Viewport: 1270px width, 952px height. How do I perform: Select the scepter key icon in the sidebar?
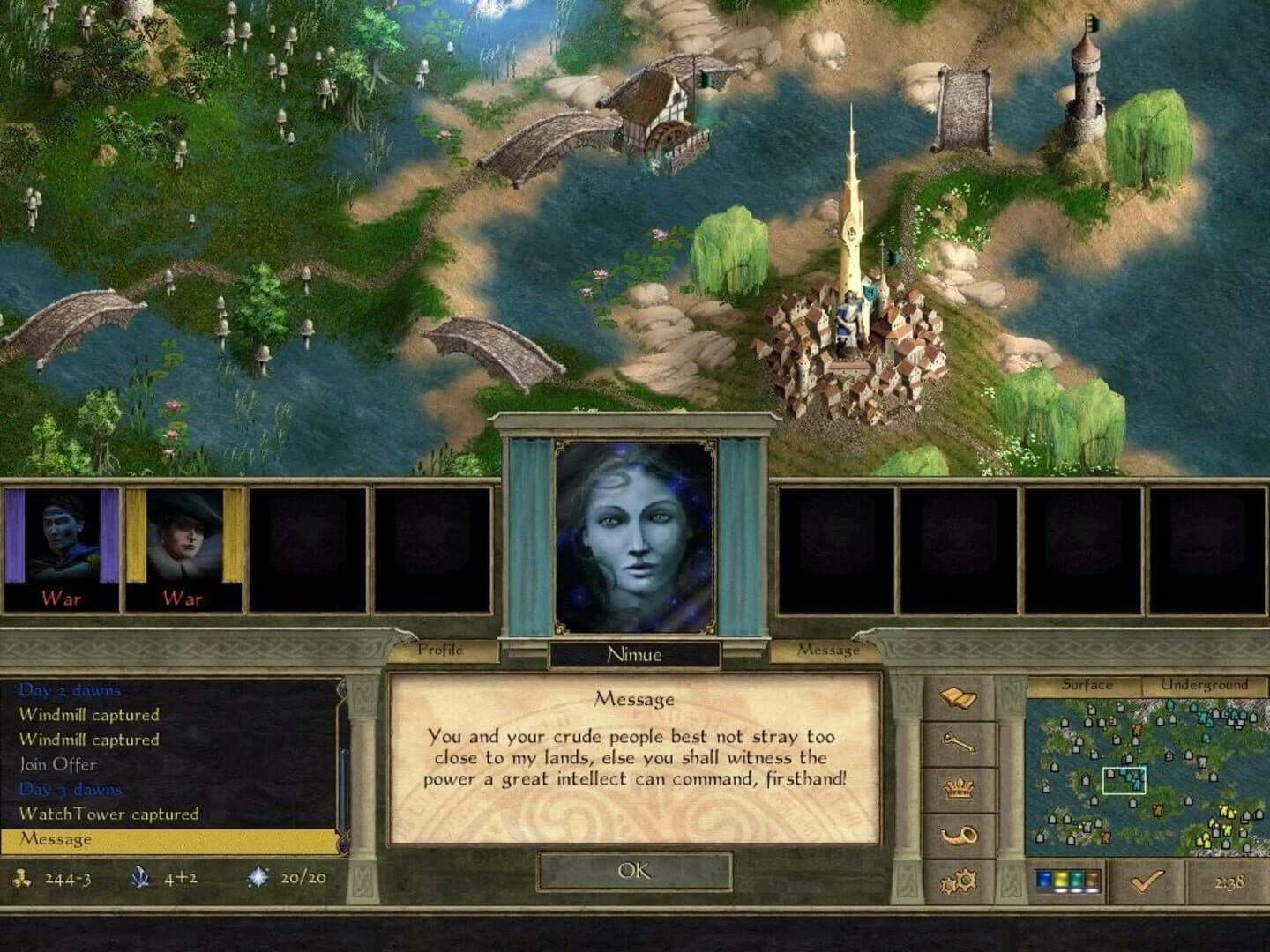point(960,743)
